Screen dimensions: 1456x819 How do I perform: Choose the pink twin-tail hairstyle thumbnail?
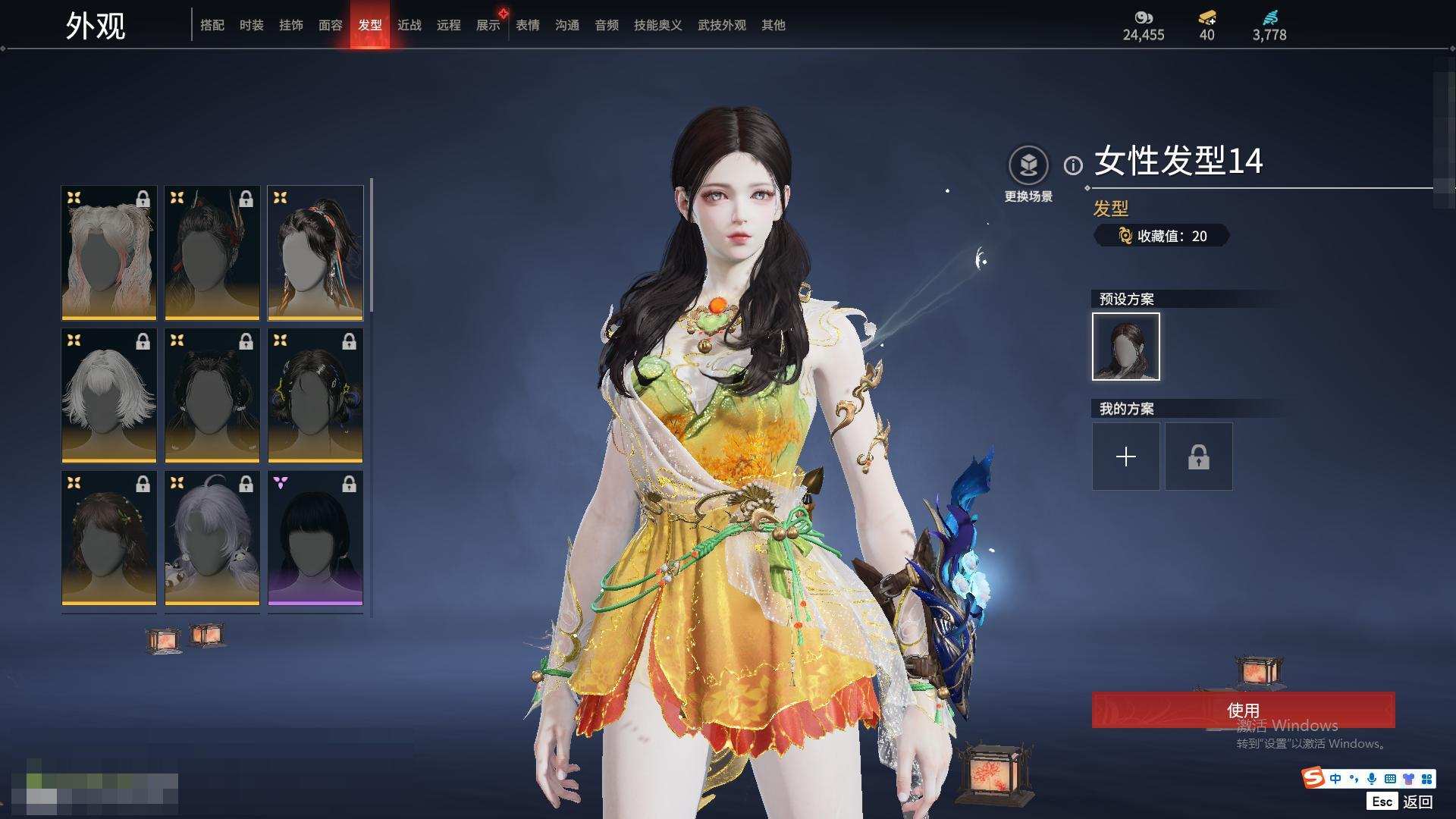click(x=108, y=253)
